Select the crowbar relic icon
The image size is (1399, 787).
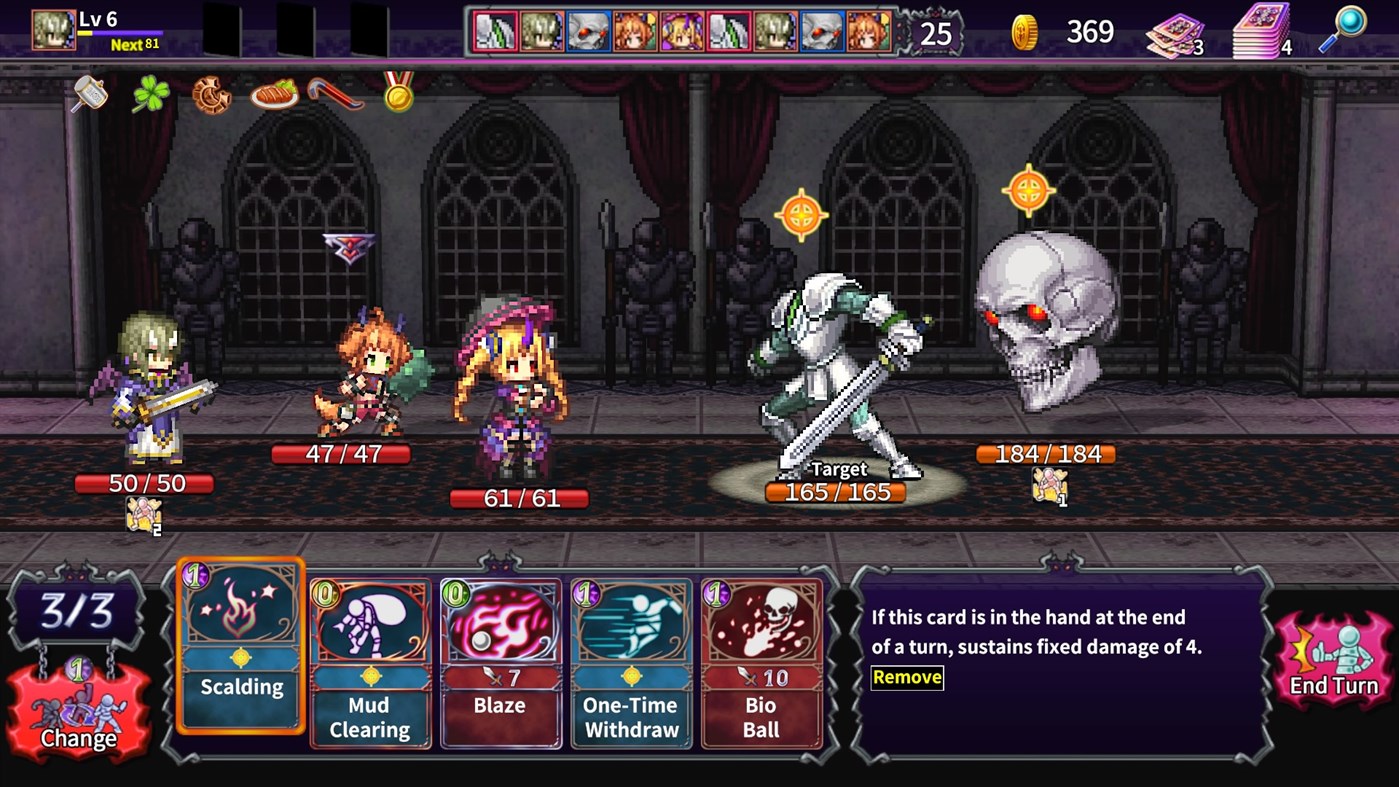[335, 95]
